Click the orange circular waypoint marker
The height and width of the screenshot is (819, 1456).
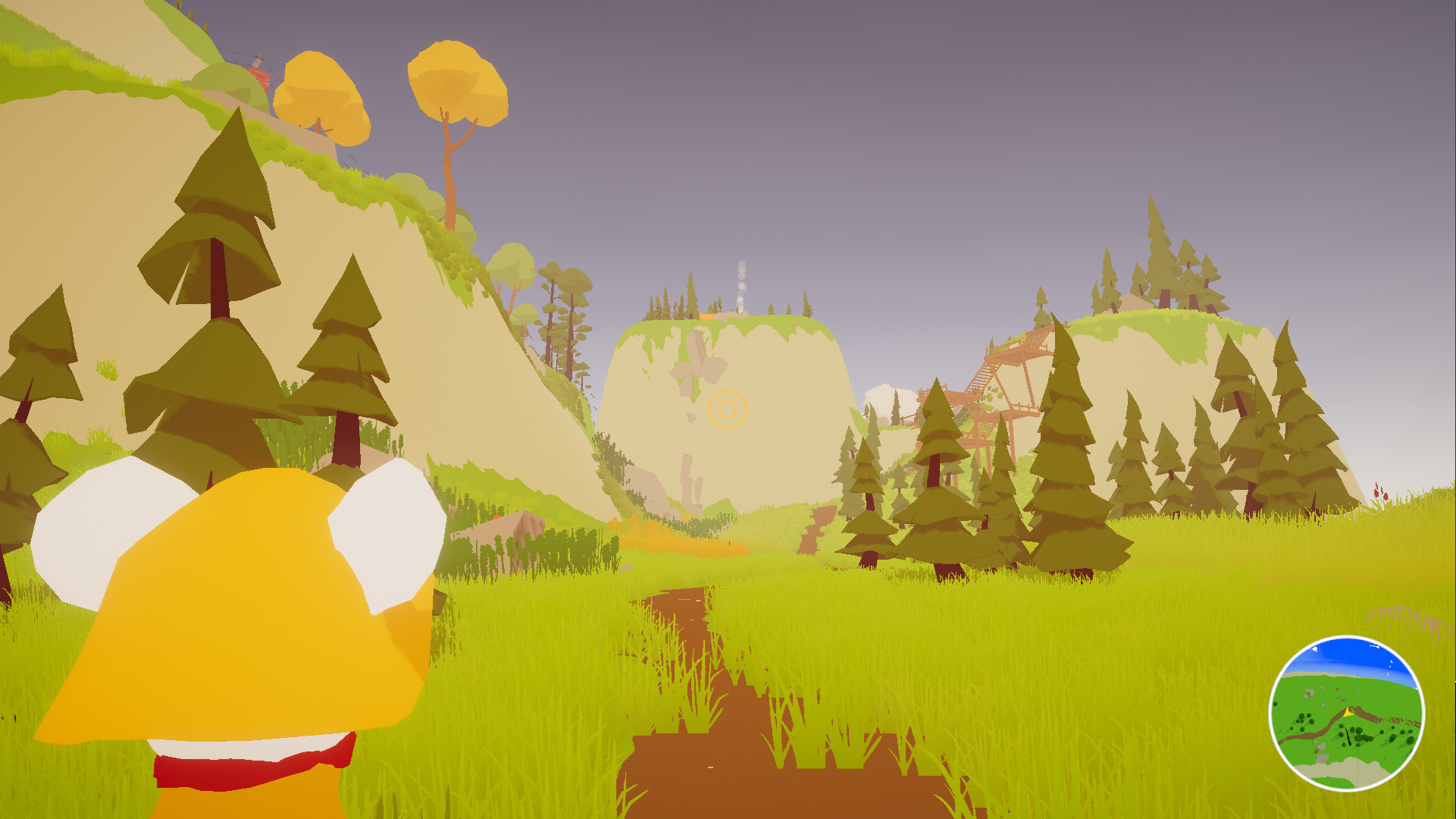coord(728,409)
